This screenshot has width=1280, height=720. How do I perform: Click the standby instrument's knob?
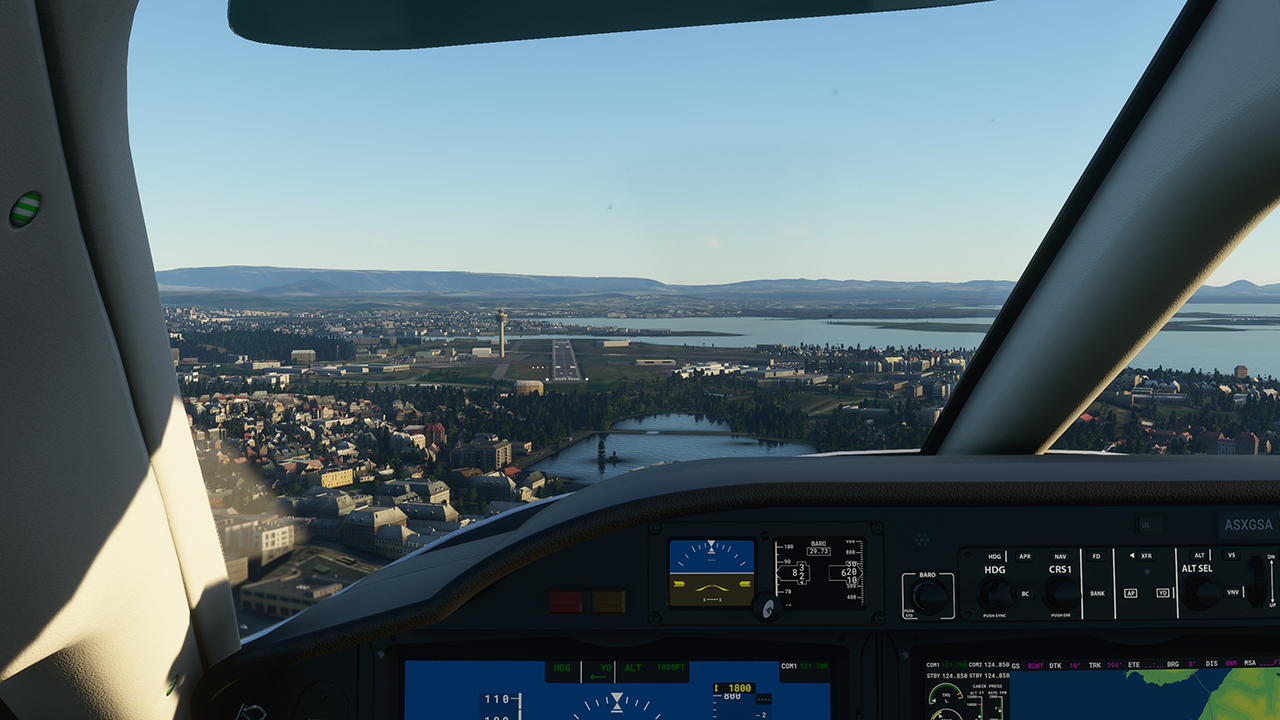pyautogui.click(x=767, y=607)
